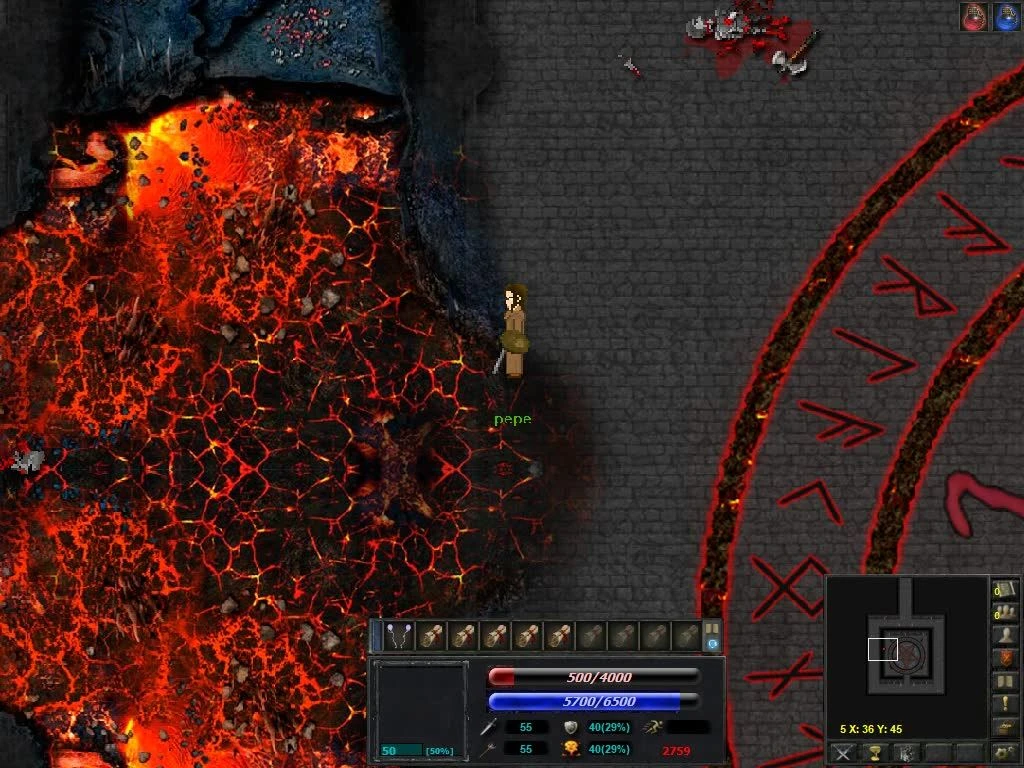
Task: Open the group of three people icon
Action: 1003,612
